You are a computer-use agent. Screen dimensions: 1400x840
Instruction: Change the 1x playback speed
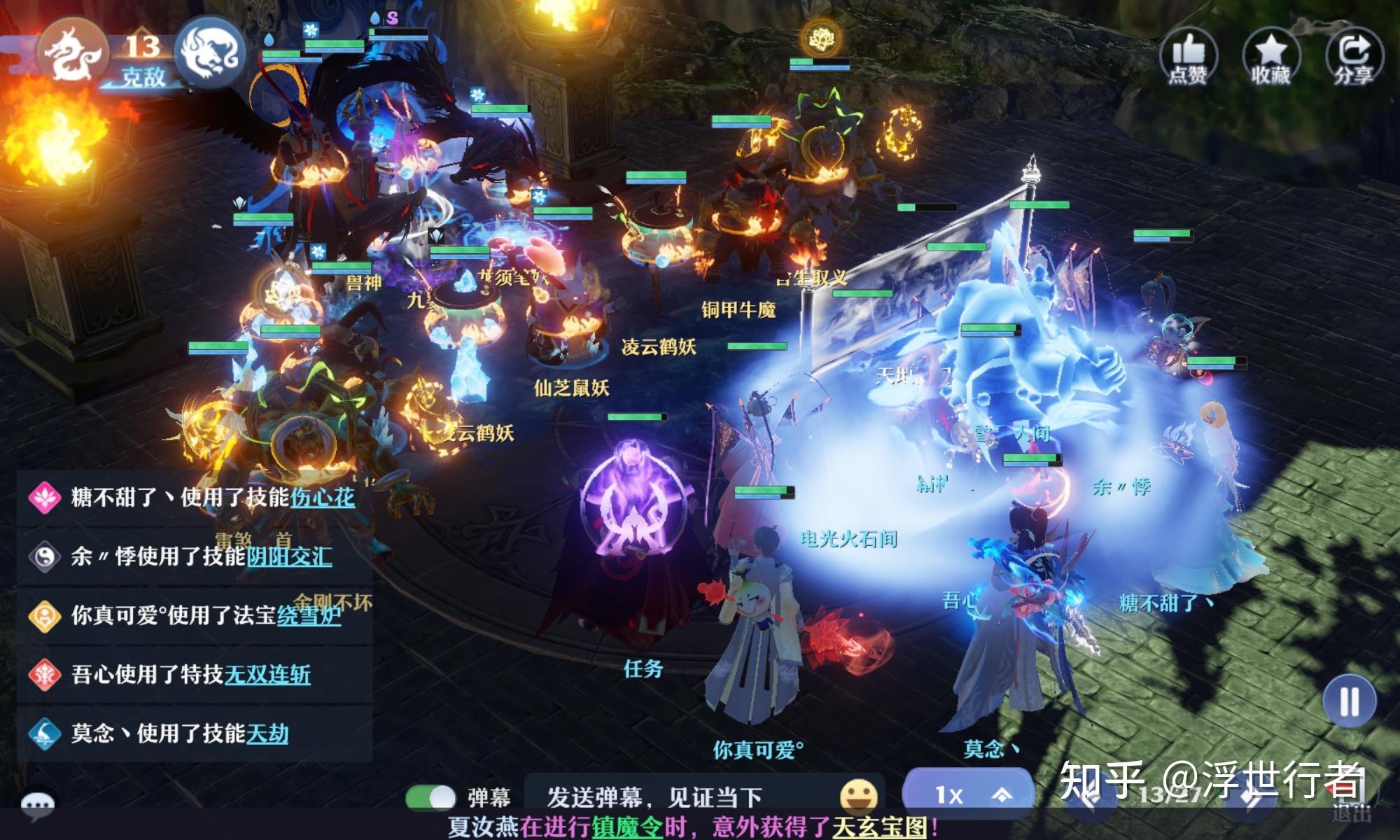pyautogui.click(x=967, y=794)
